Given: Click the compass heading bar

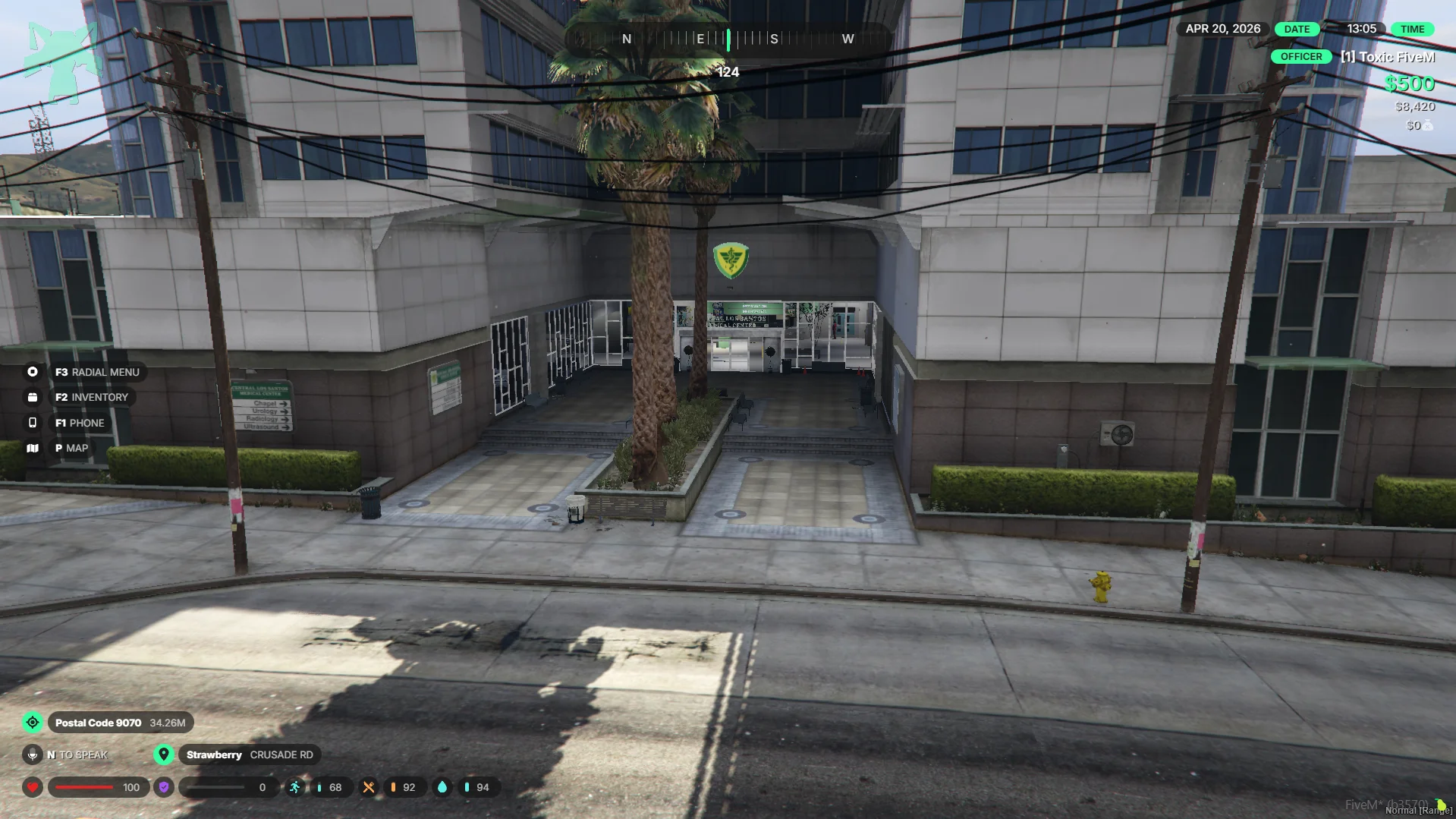Looking at the screenshot, I should pyautogui.click(x=728, y=39).
